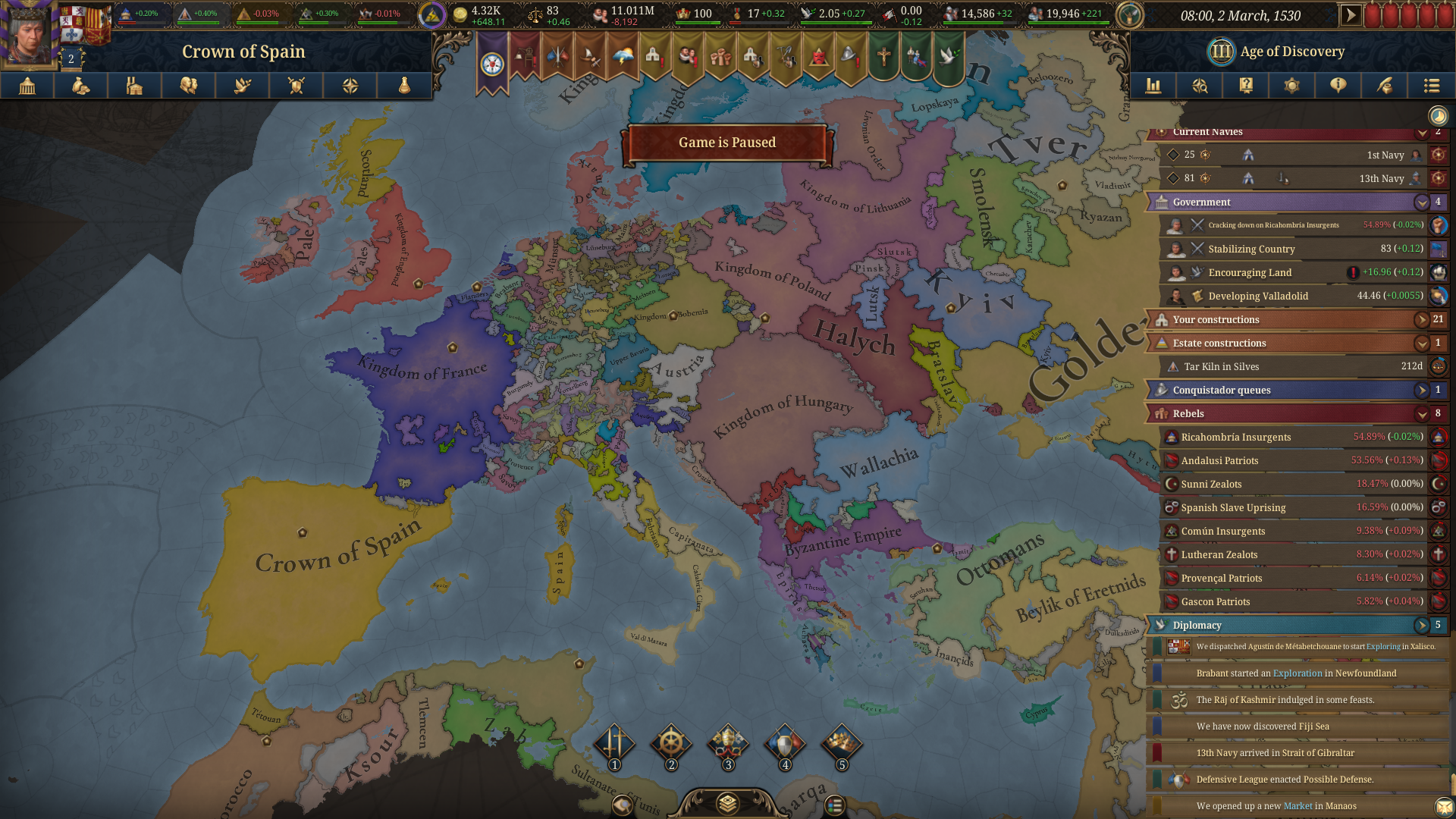Image resolution: width=1456 pixels, height=819 pixels.
Task: Unpause using the play arrow button
Action: (1351, 15)
